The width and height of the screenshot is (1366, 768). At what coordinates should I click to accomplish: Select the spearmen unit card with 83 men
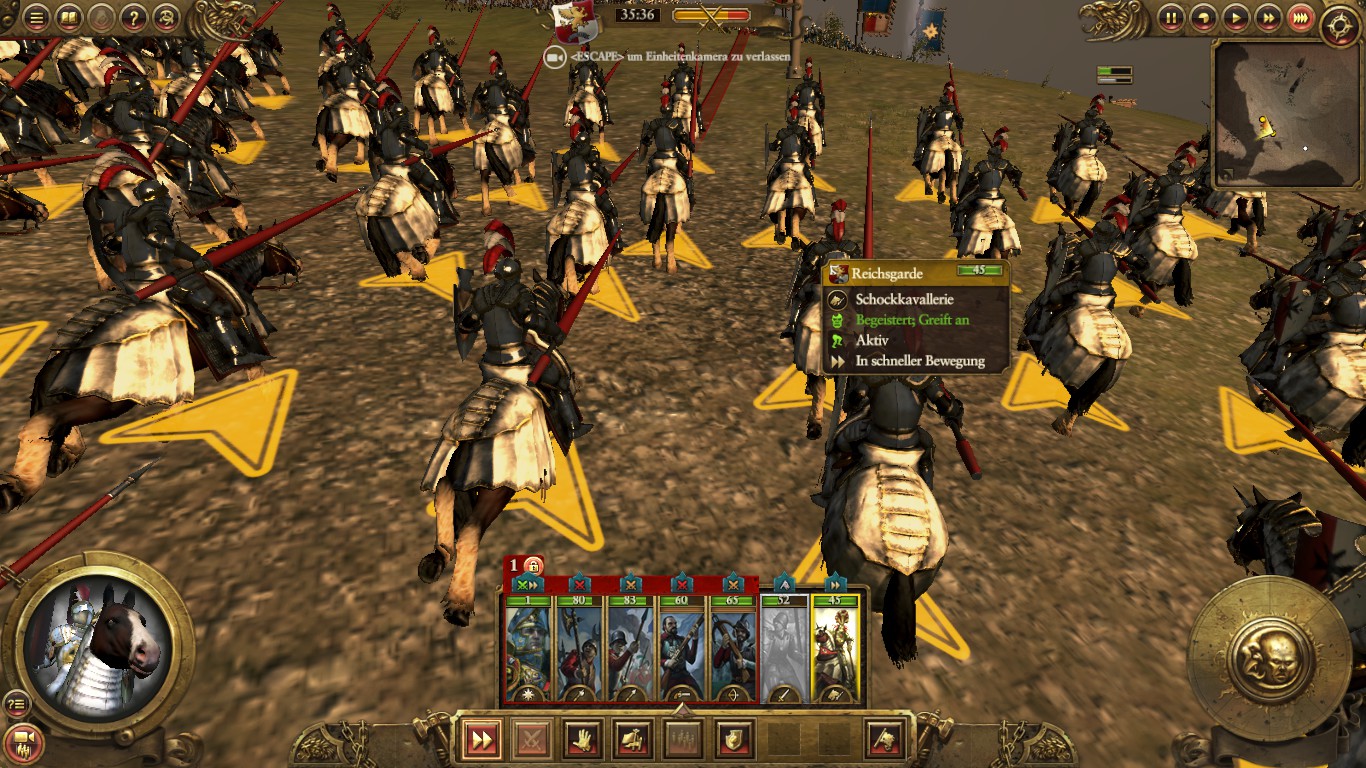pyautogui.click(x=631, y=650)
